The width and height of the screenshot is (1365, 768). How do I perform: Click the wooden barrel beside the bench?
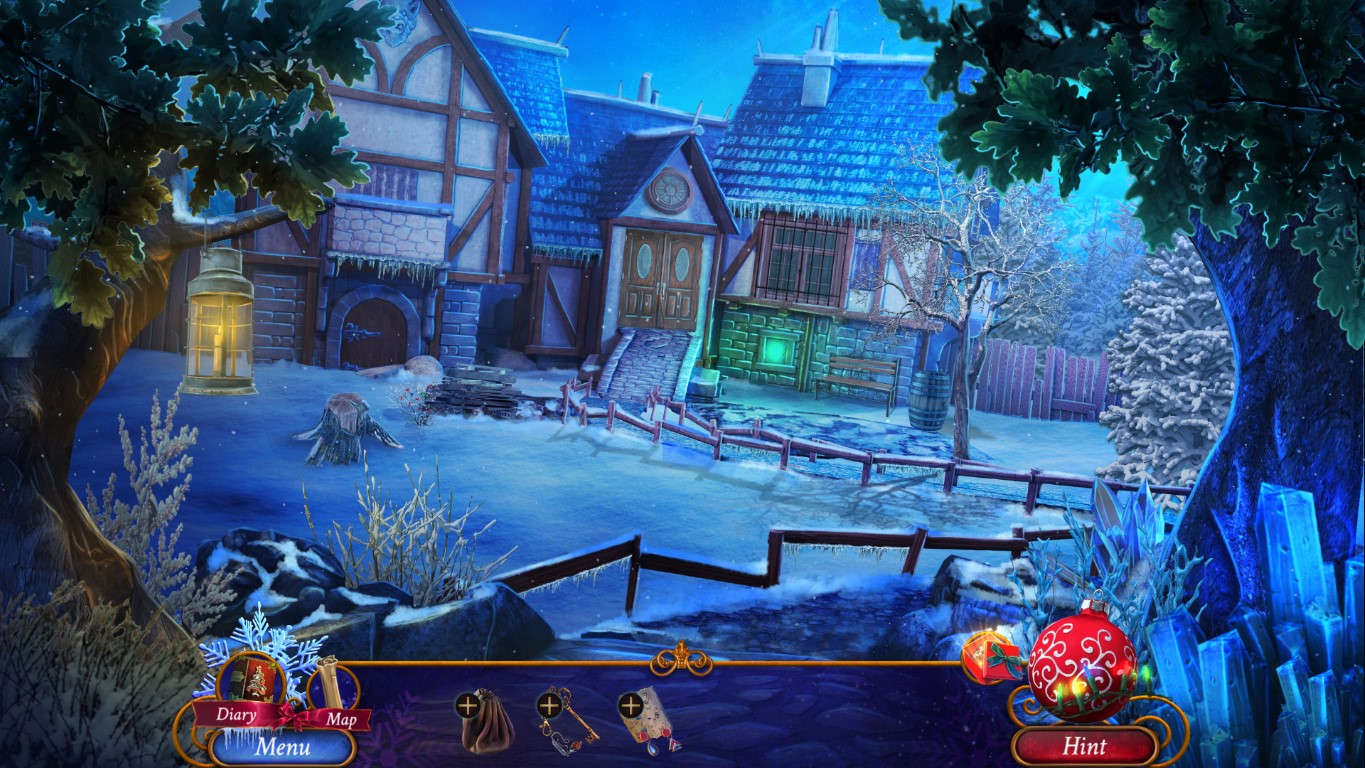[931, 393]
